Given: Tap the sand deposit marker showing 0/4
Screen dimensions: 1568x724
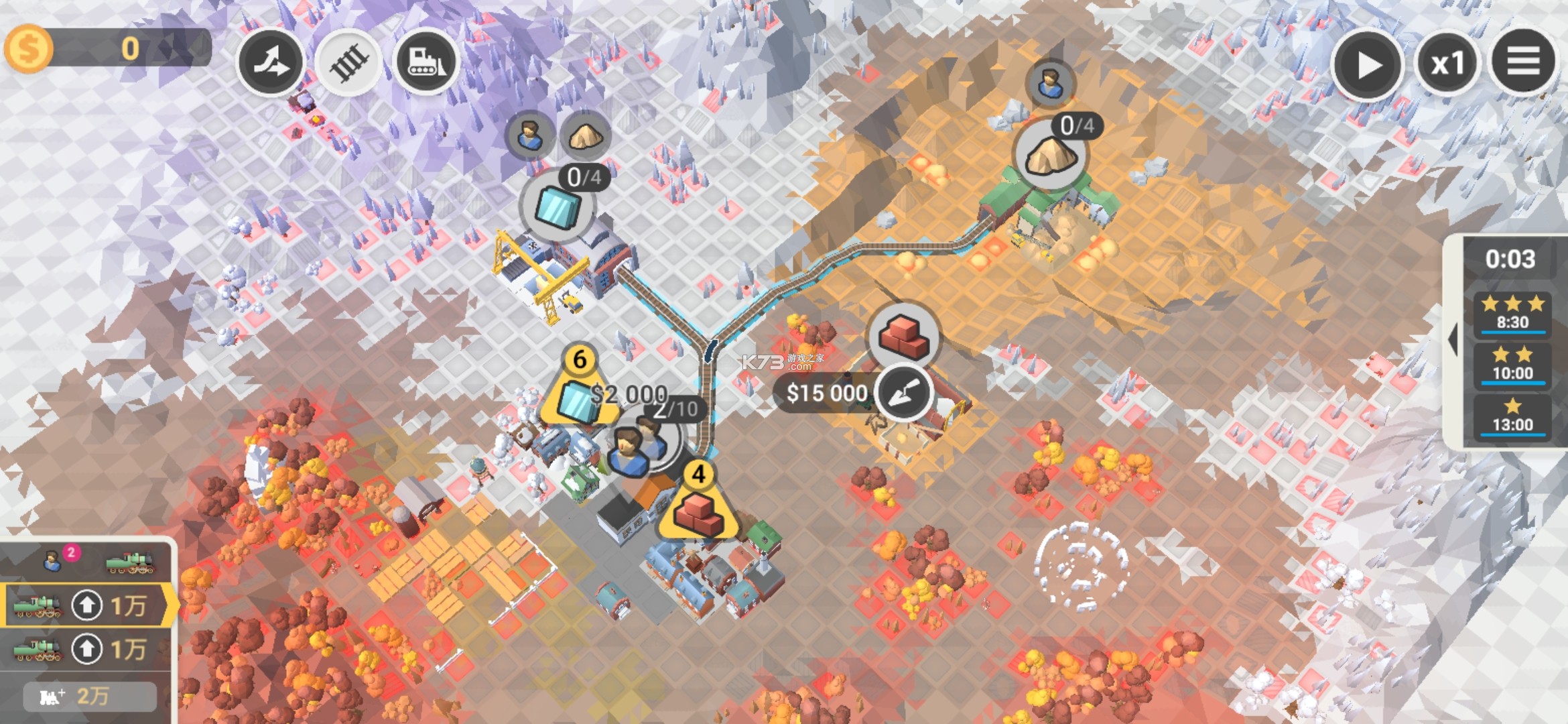Looking at the screenshot, I should tap(1051, 154).
